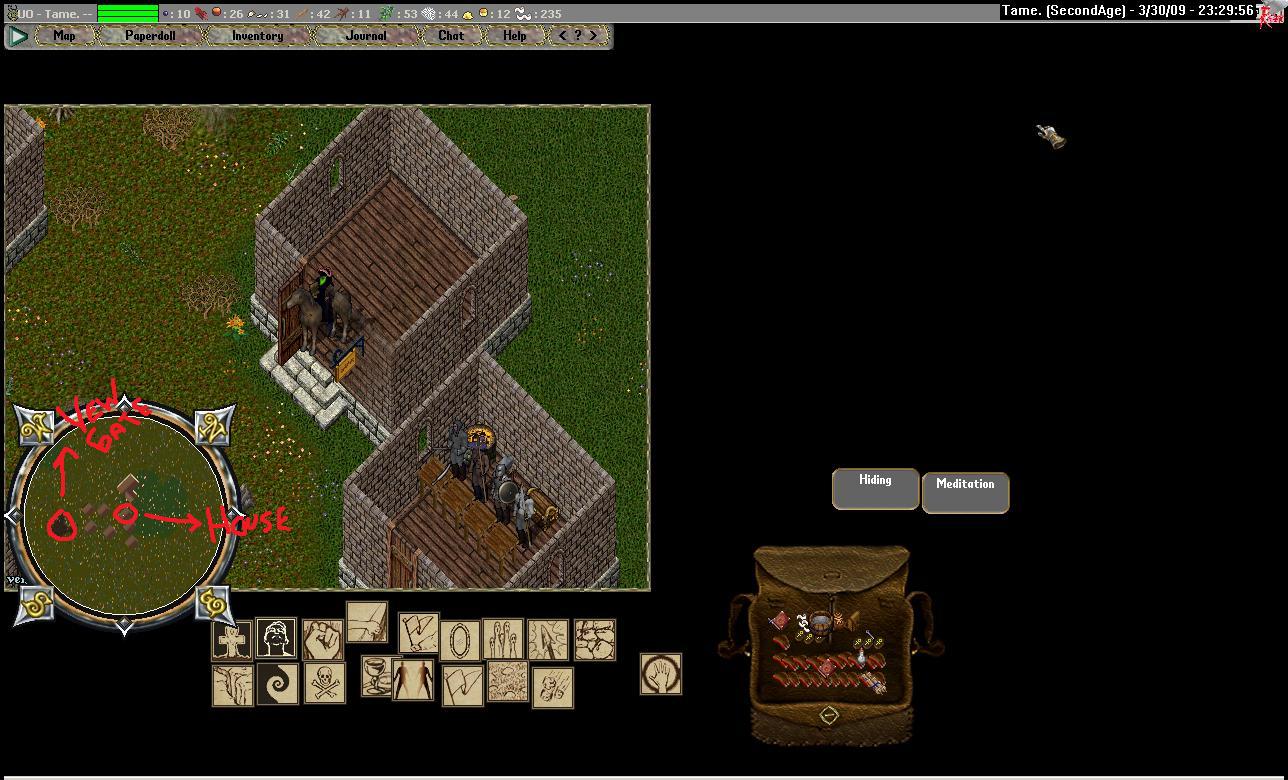
Task: Open the Inventory menu button
Action: (257, 36)
